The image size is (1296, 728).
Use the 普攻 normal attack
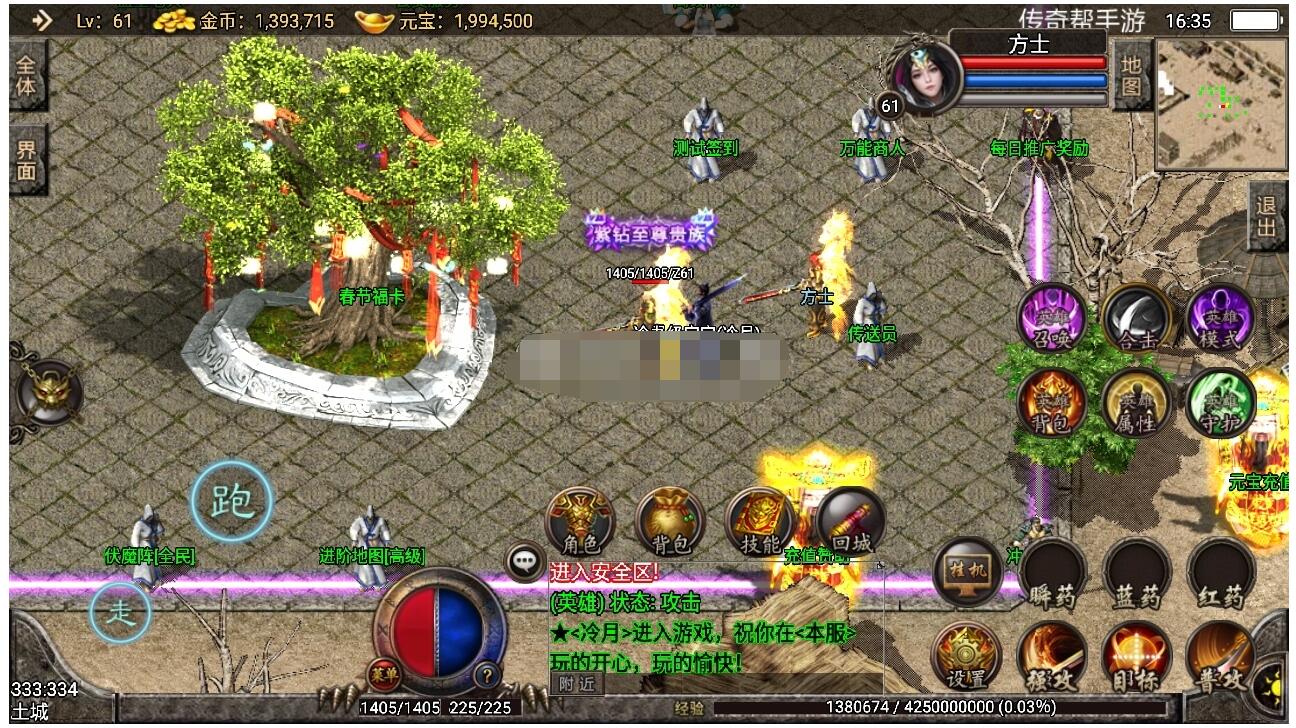[x=1220, y=658]
